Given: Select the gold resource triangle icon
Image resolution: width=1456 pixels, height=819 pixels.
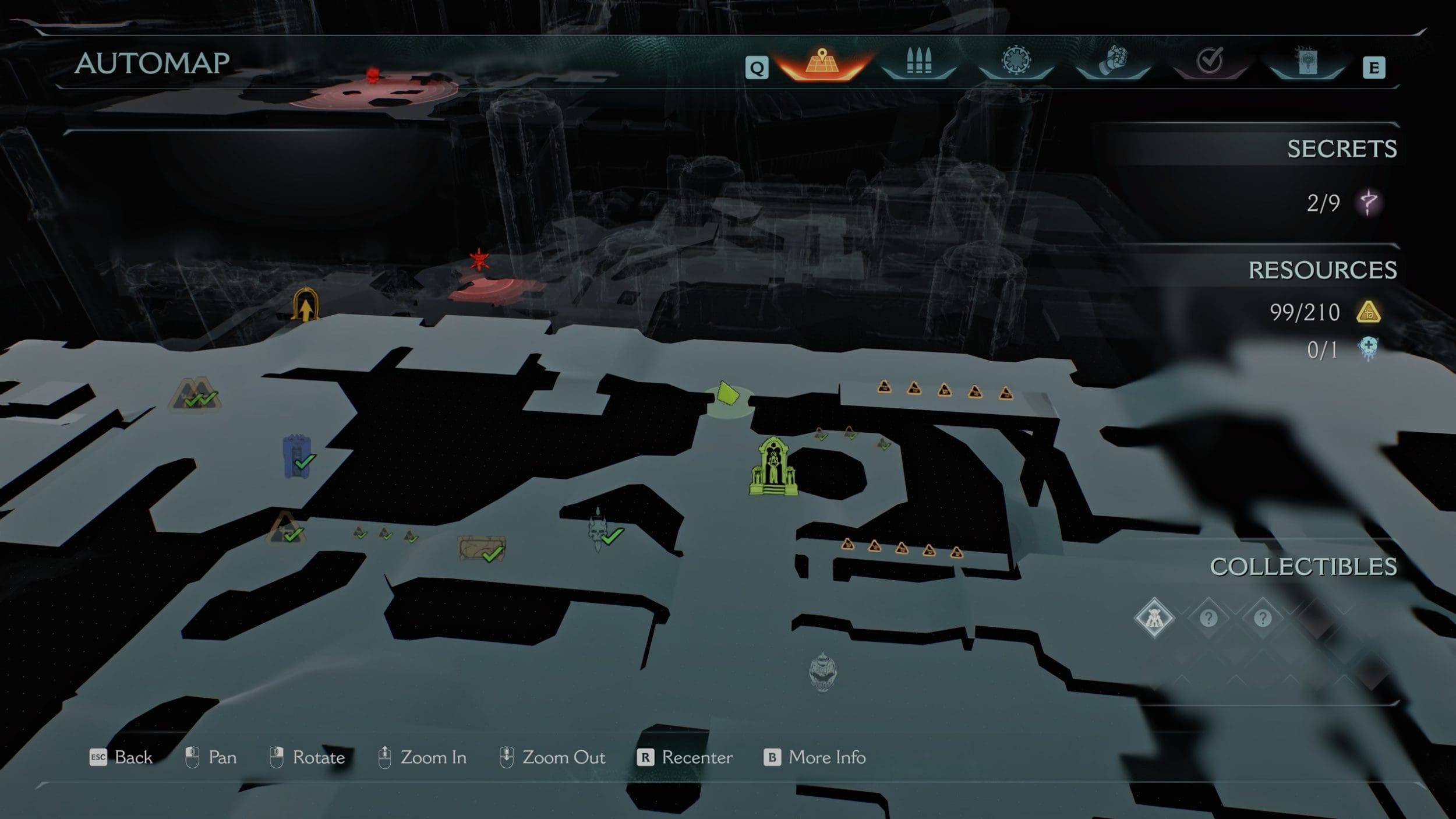Looking at the screenshot, I should pyautogui.click(x=1369, y=313).
